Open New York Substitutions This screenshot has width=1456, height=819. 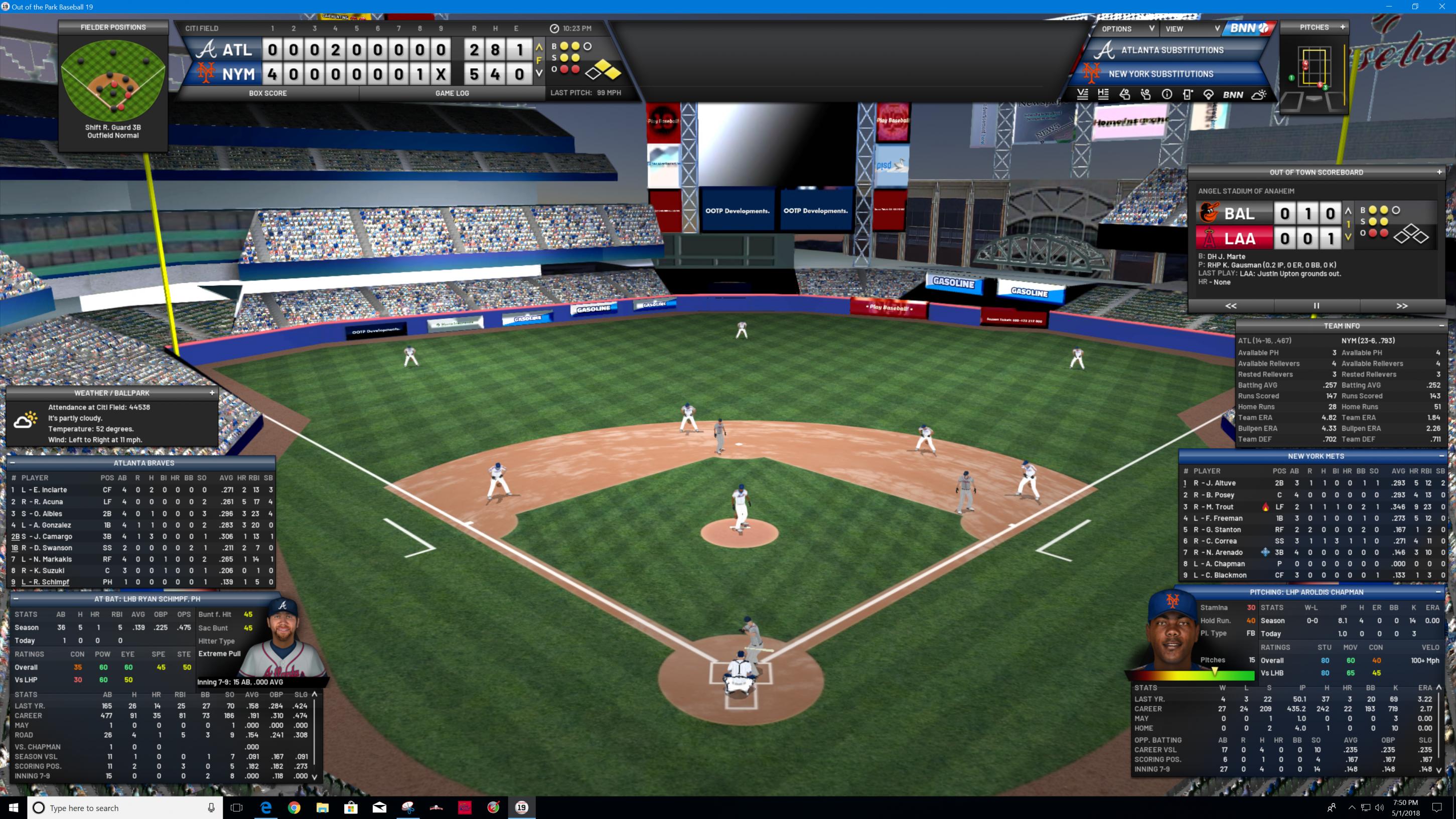1160,74
